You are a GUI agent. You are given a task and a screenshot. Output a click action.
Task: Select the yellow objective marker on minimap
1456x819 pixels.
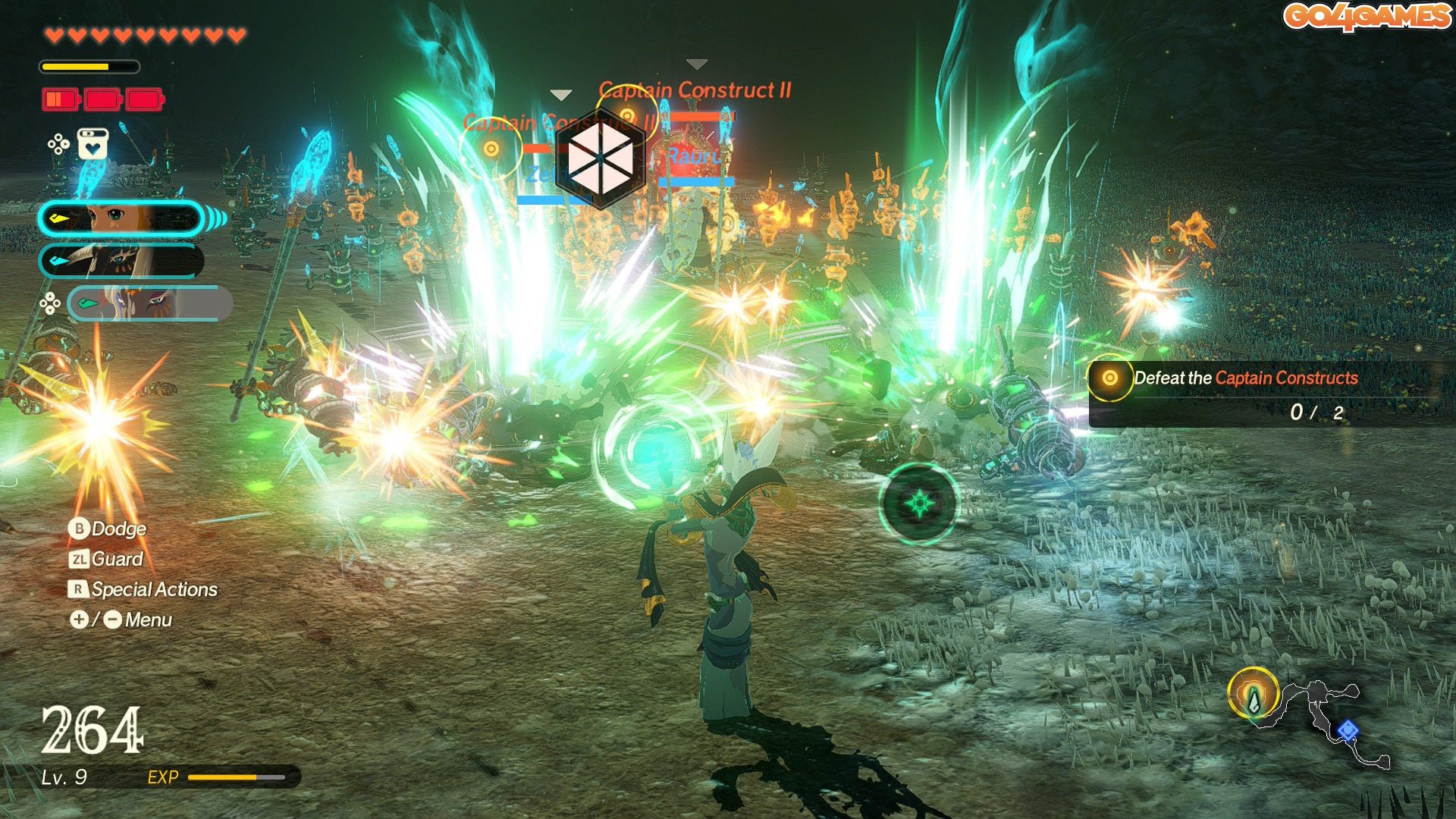[1253, 693]
